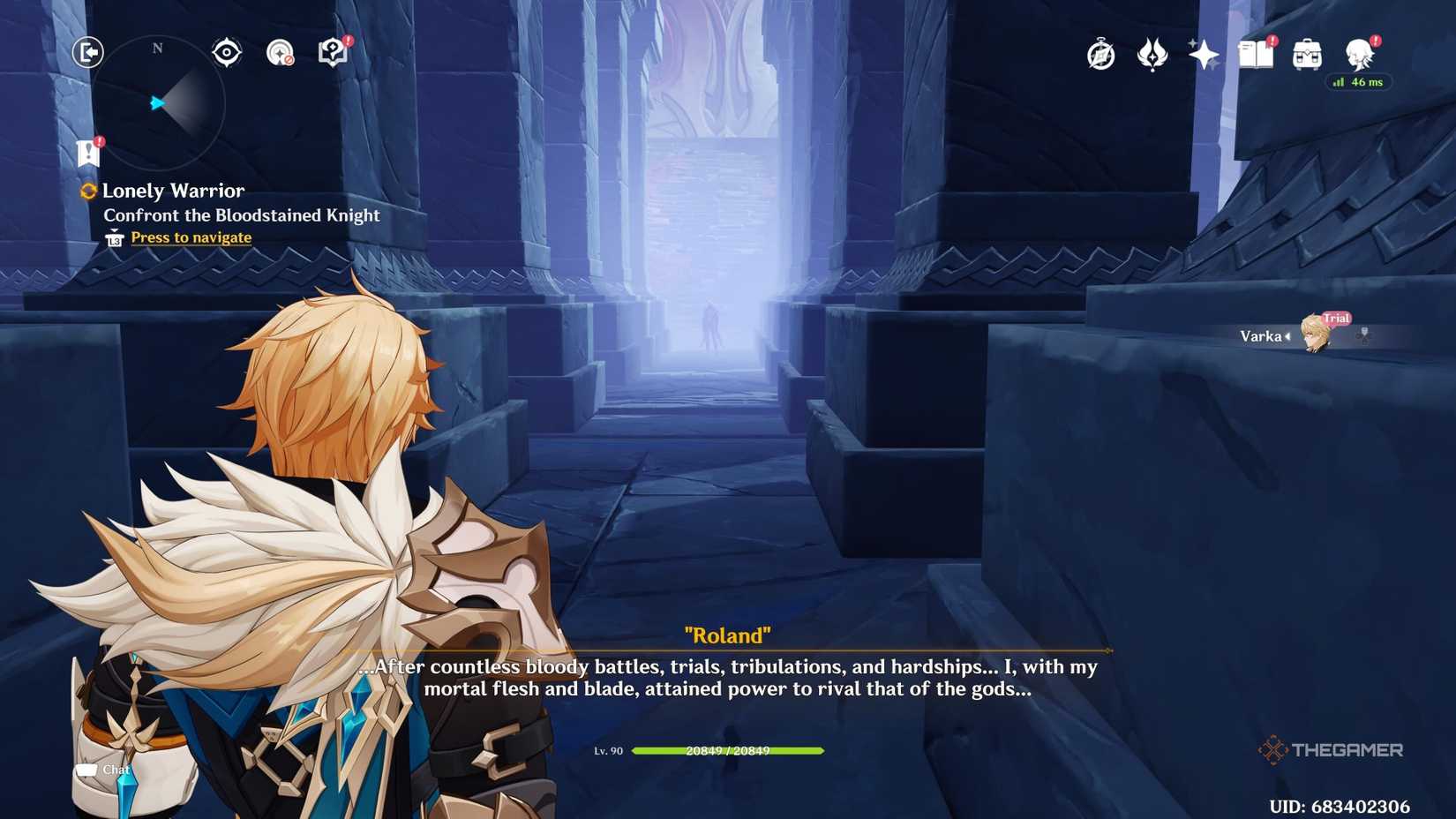Open the Events book icon with notification badge
This screenshot has width=1456, height=819.
1257,55
